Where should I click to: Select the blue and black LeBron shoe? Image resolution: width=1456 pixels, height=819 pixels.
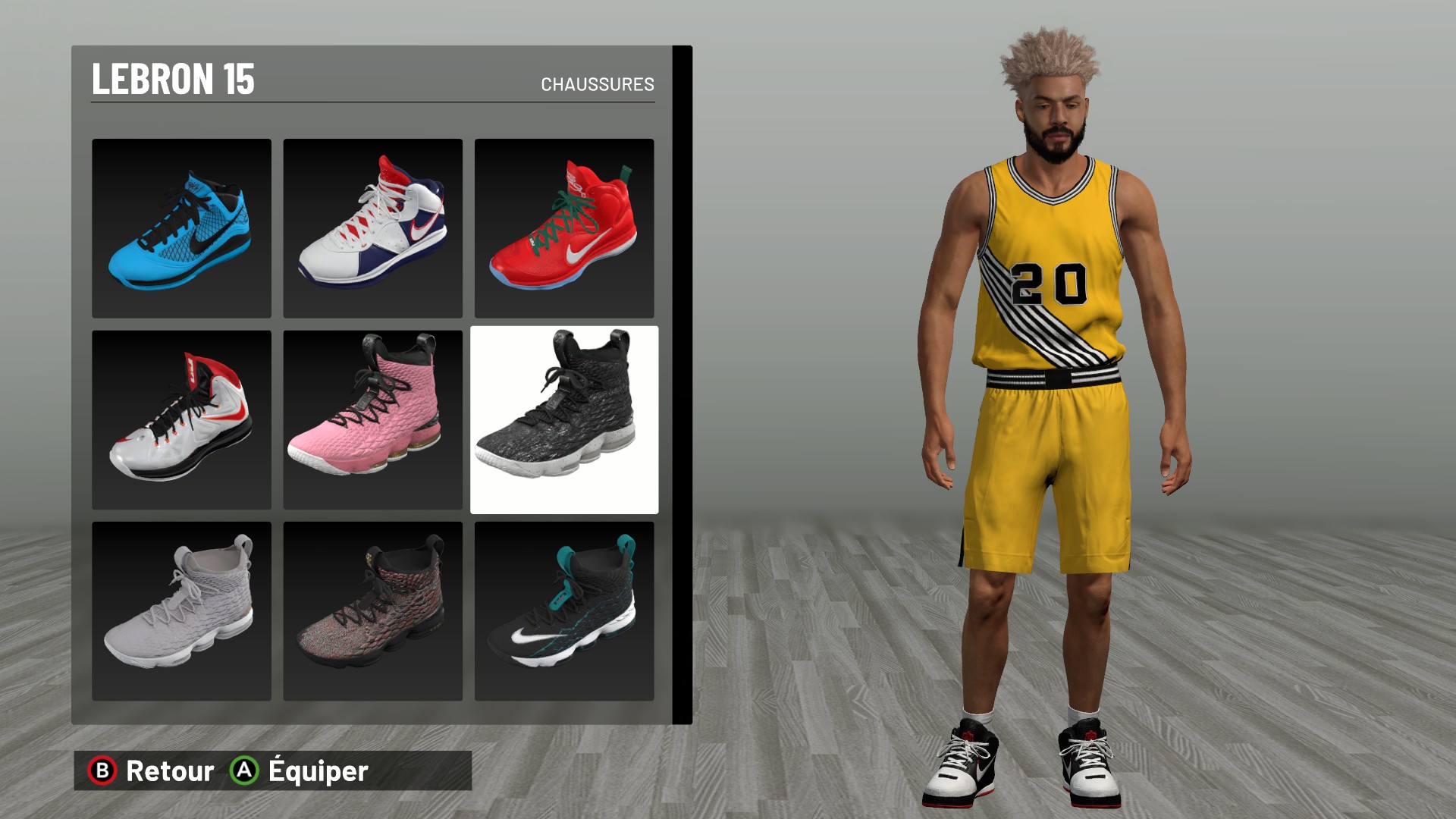pos(181,228)
